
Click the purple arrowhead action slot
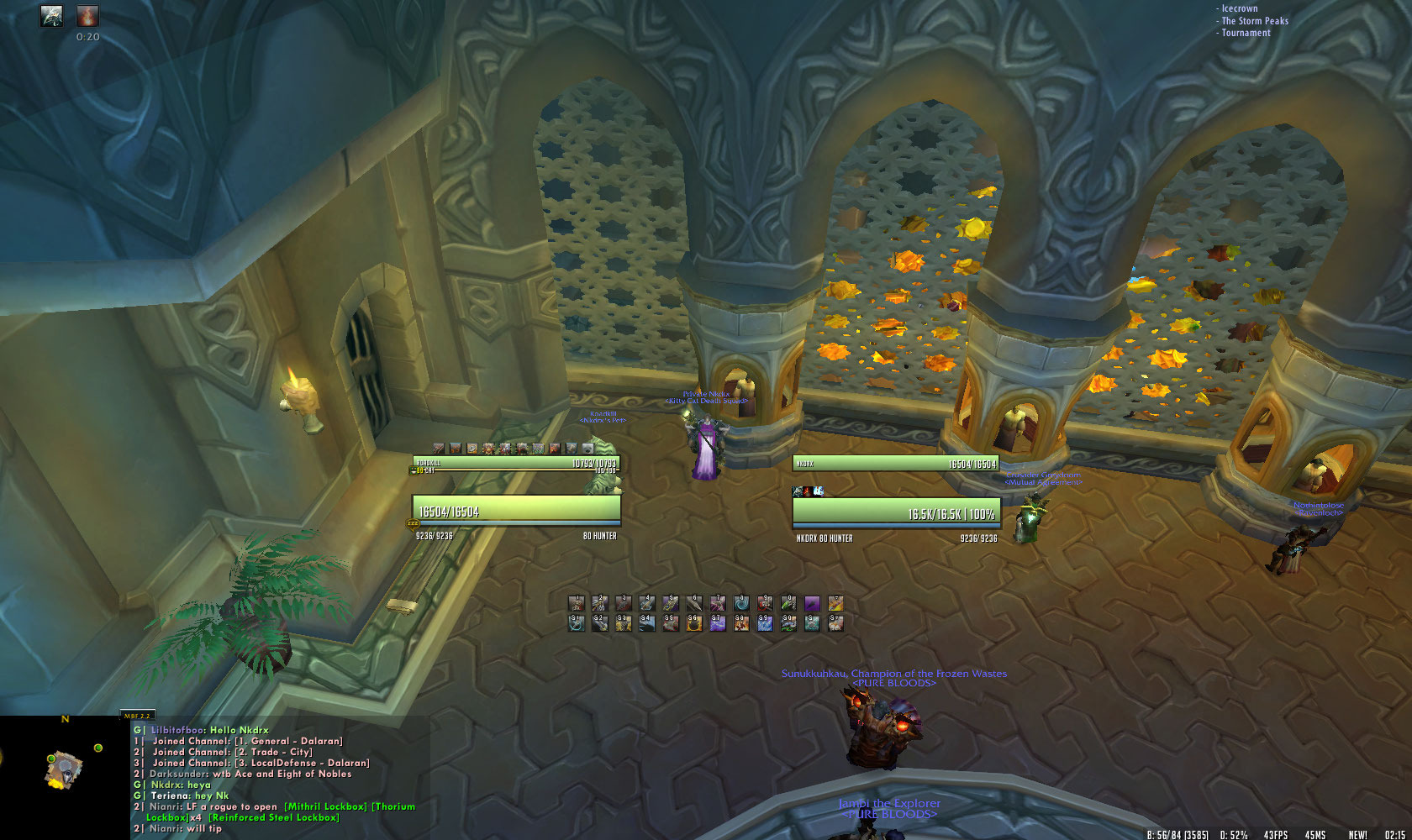(812, 604)
